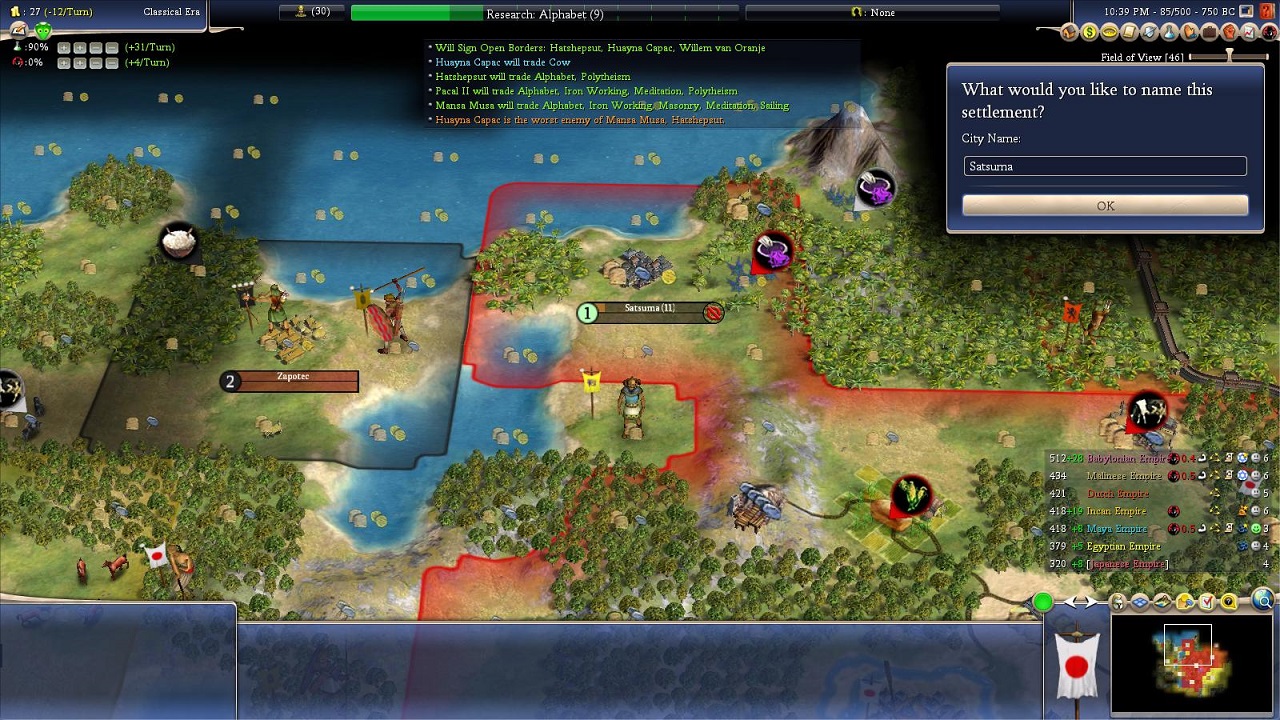The width and height of the screenshot is (1280, 720).
Task: Open the Info Screen graph icon
Action: click(x=1250, y=33)
